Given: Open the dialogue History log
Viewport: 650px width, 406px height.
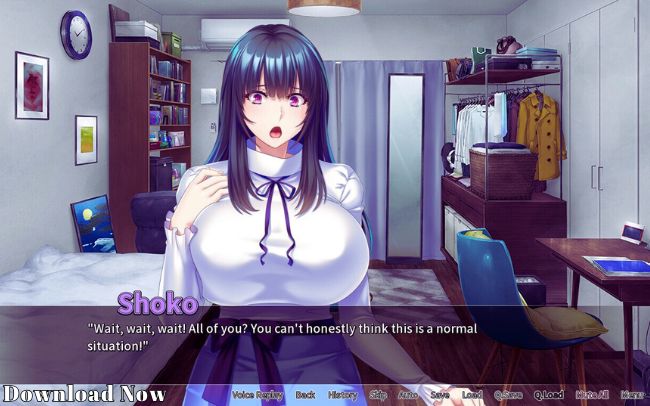Looking at the screenshot, I should coord(342,395).
